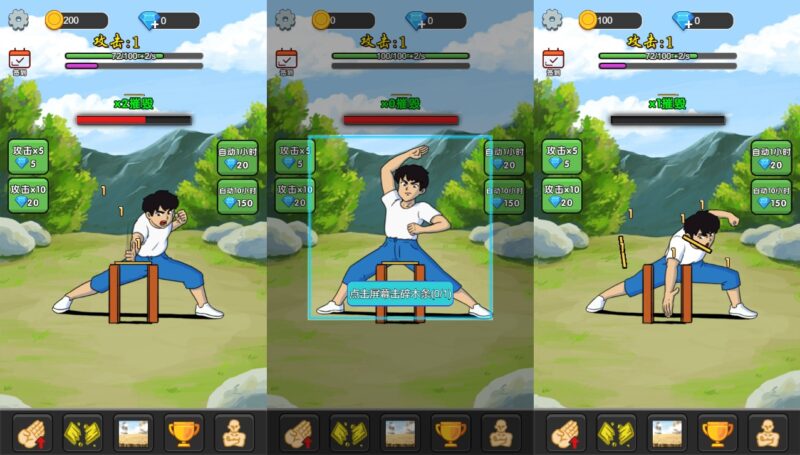The height and width of the screenshot is (455, 800).
Task: Choose the fist upgrade icon in the right panel
Action: click(566, 432)
